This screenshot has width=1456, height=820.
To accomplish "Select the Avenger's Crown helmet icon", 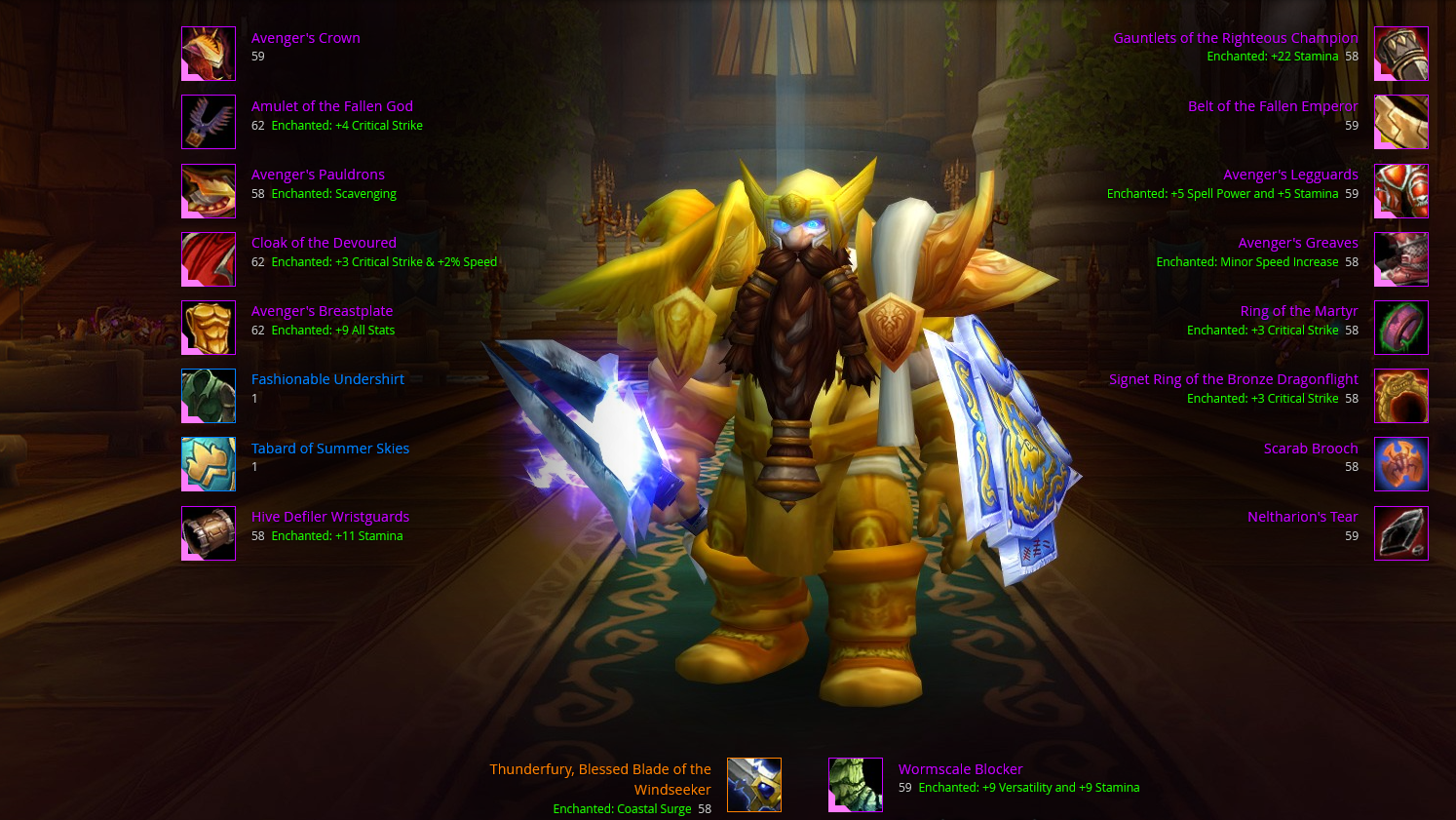I will tap(209, 54).
